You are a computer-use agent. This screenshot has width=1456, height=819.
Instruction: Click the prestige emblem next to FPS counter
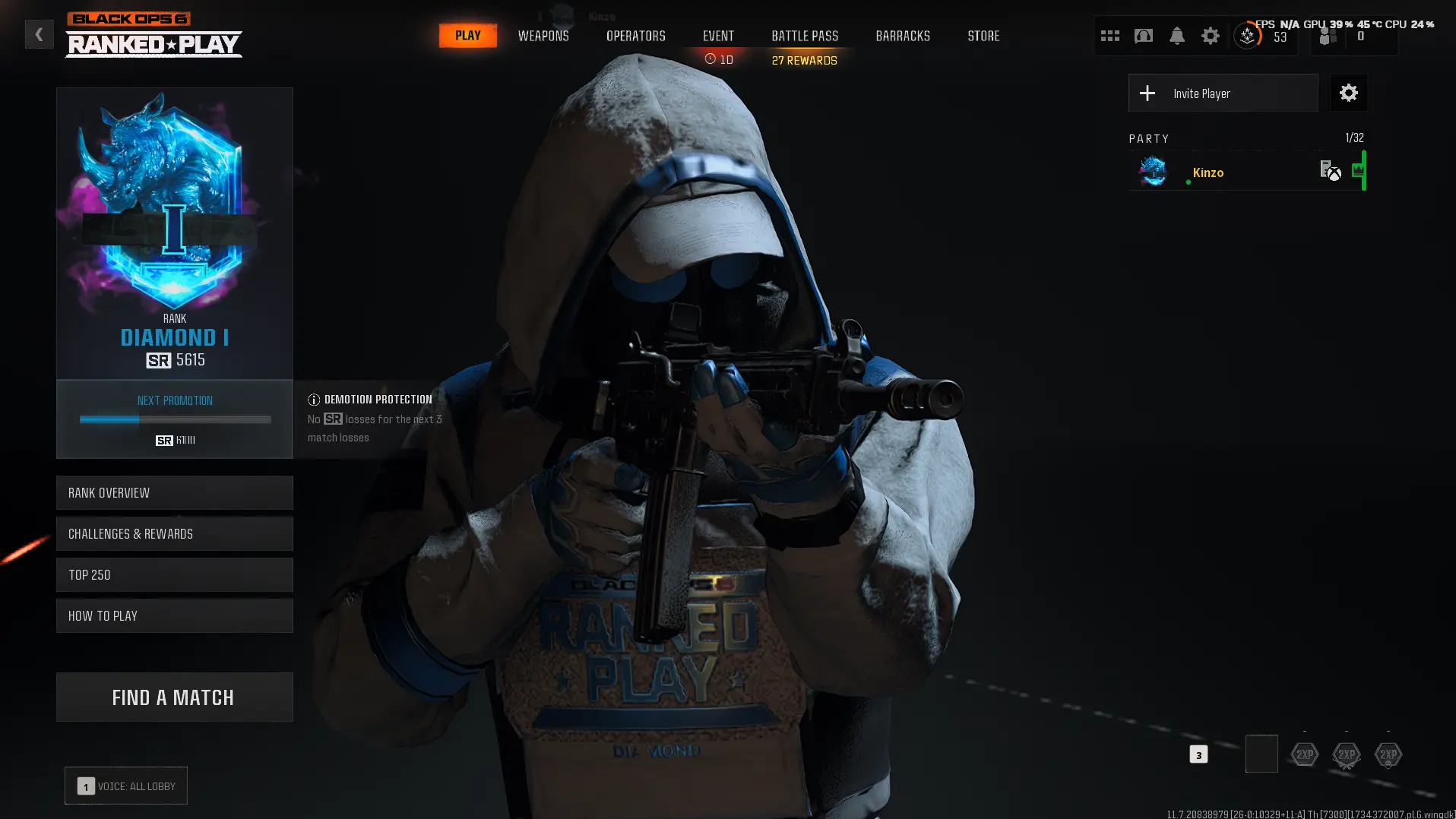pos(1247,35)
